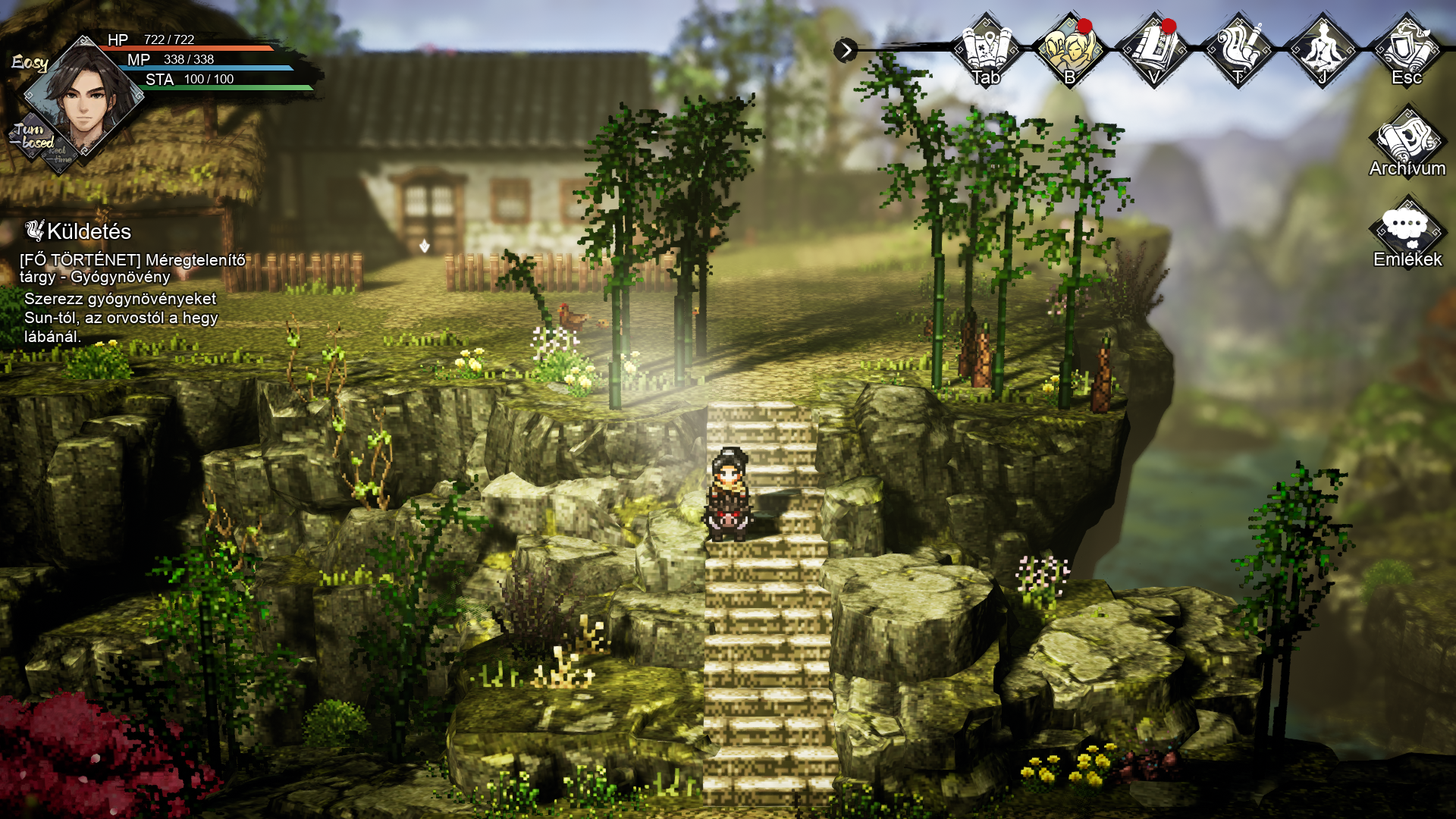The width and height of the screenshot is (1456, 819).
Task: Open the scroll and brush icon labeled T
Action: [x=1238, y=50]
